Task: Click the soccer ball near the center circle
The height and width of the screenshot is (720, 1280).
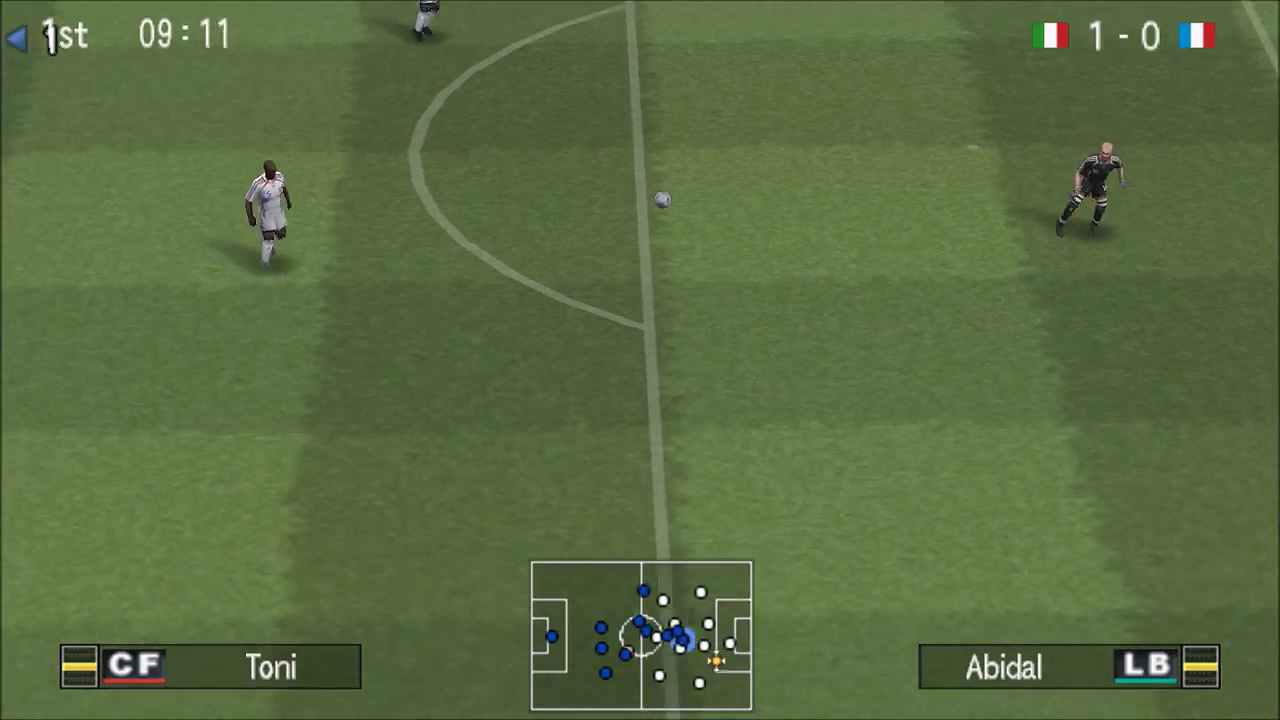Action: tap(662, 200)
